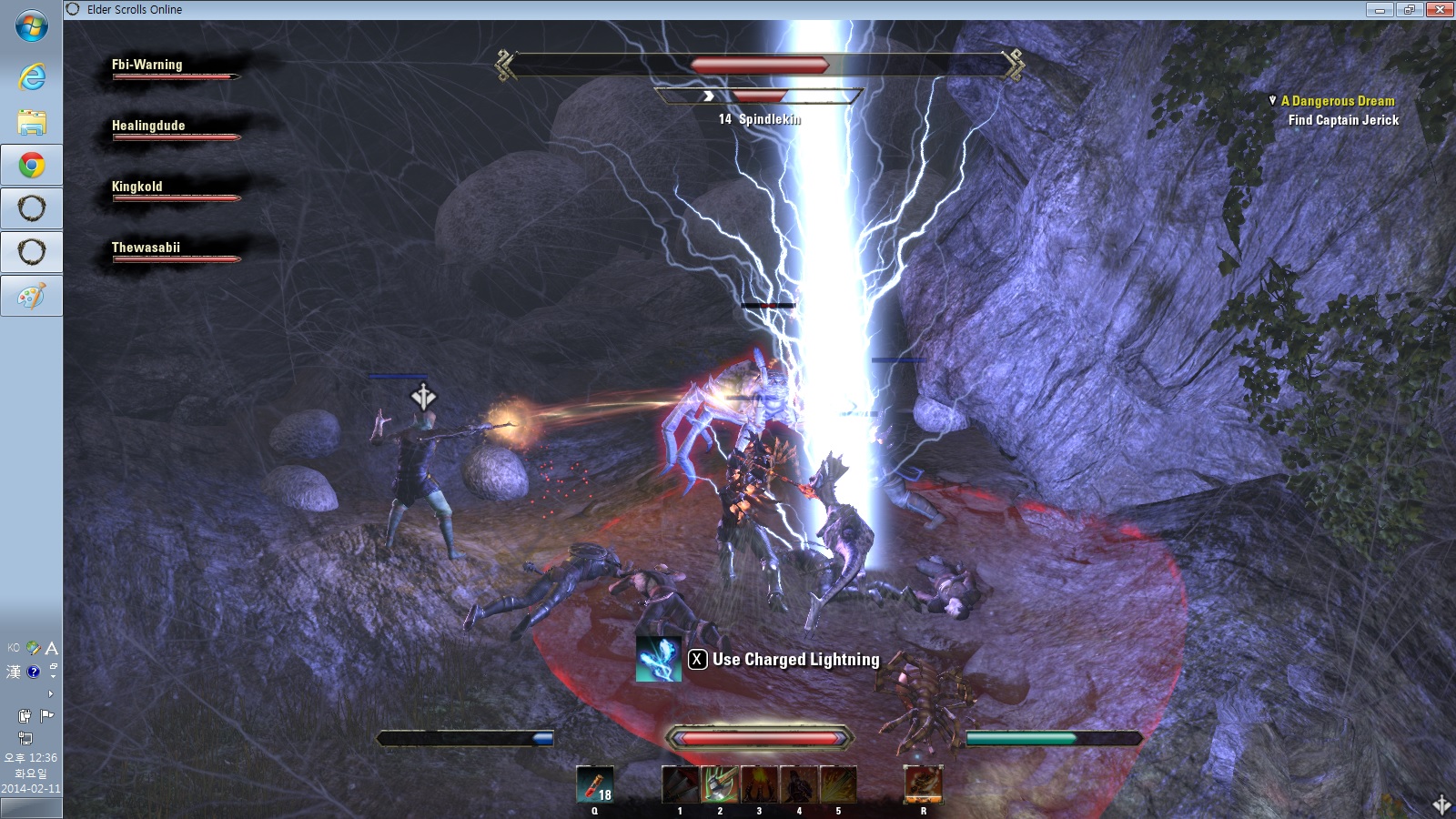Activate the armored figure ability in slot 4
The image size is (1456, 819).
click(799, 784)
